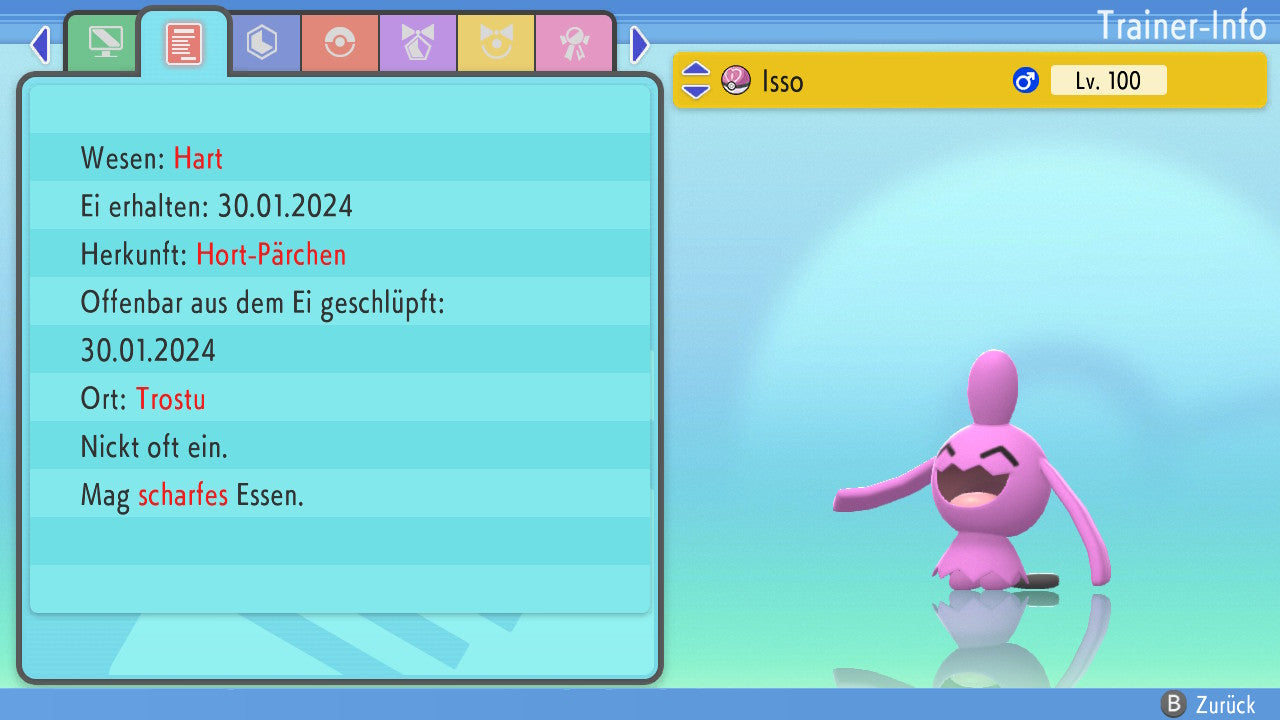Switch to the pink ribbon tab
Screen dimensions: 1280x720
pos(574,43)
